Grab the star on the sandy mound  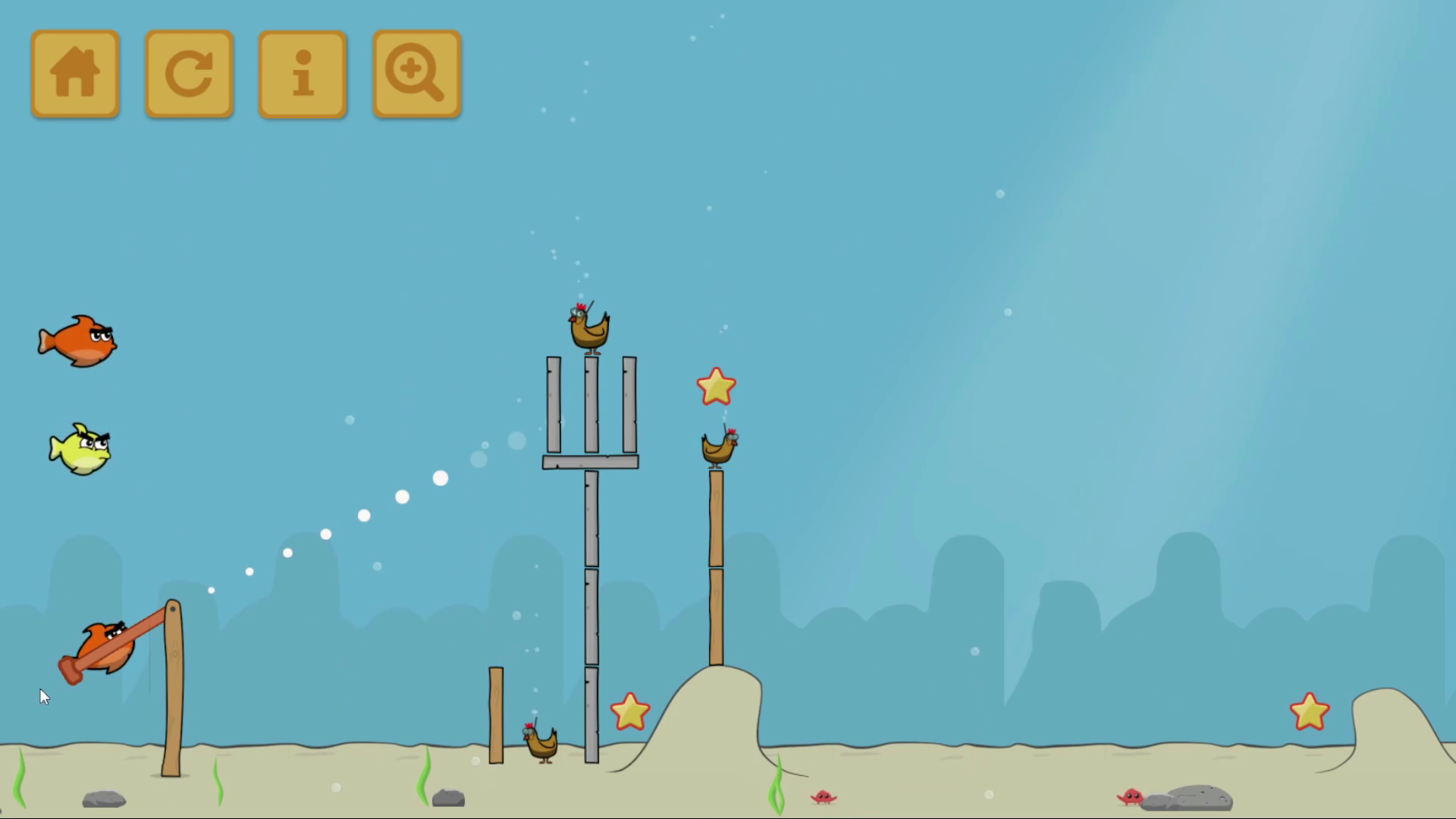[x=630, y=711]
